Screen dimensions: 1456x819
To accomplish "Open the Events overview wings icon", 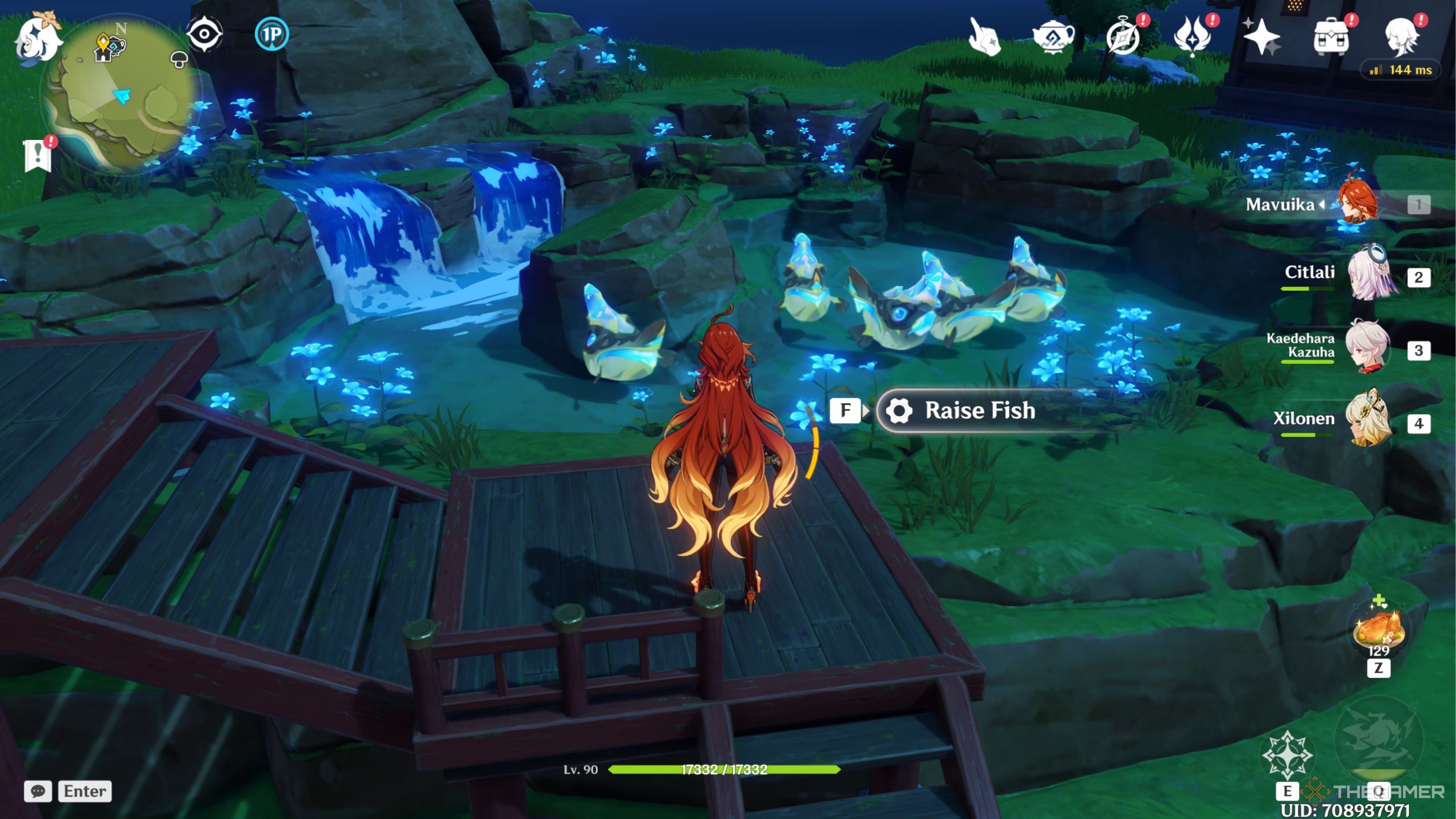I will point(1194,36).
